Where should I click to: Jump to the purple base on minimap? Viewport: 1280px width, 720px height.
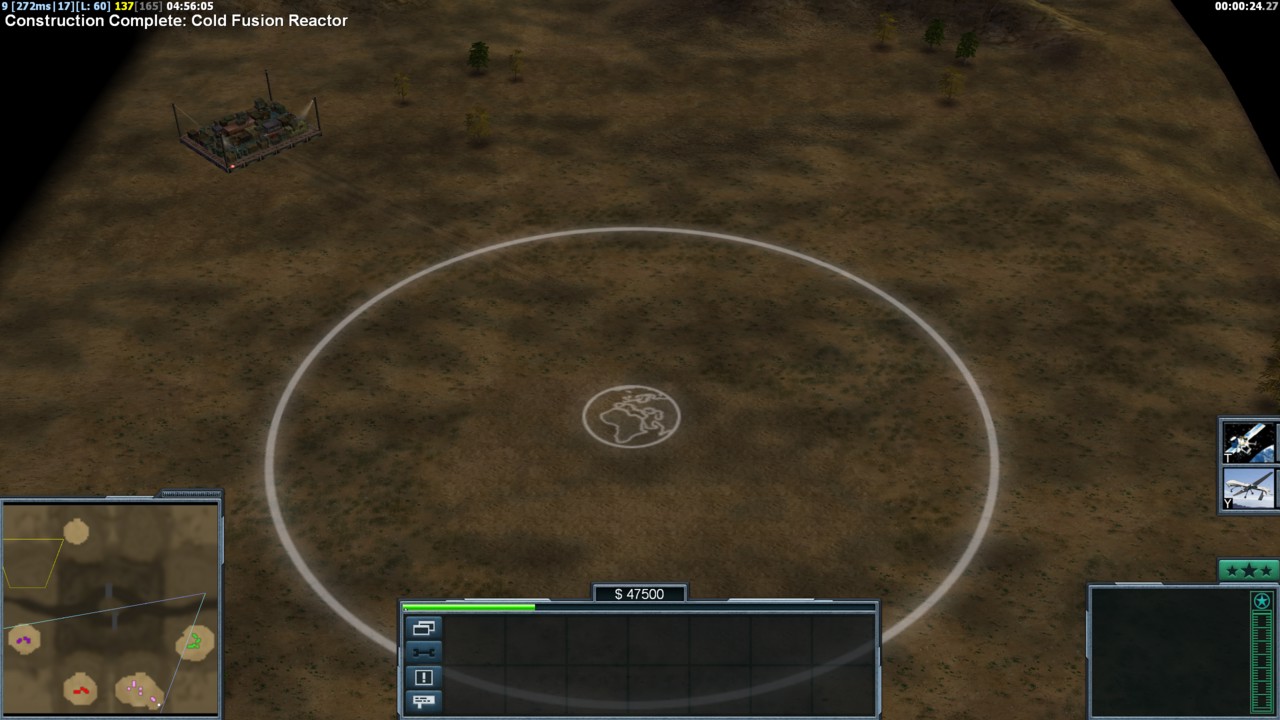(x=24, y=639)
